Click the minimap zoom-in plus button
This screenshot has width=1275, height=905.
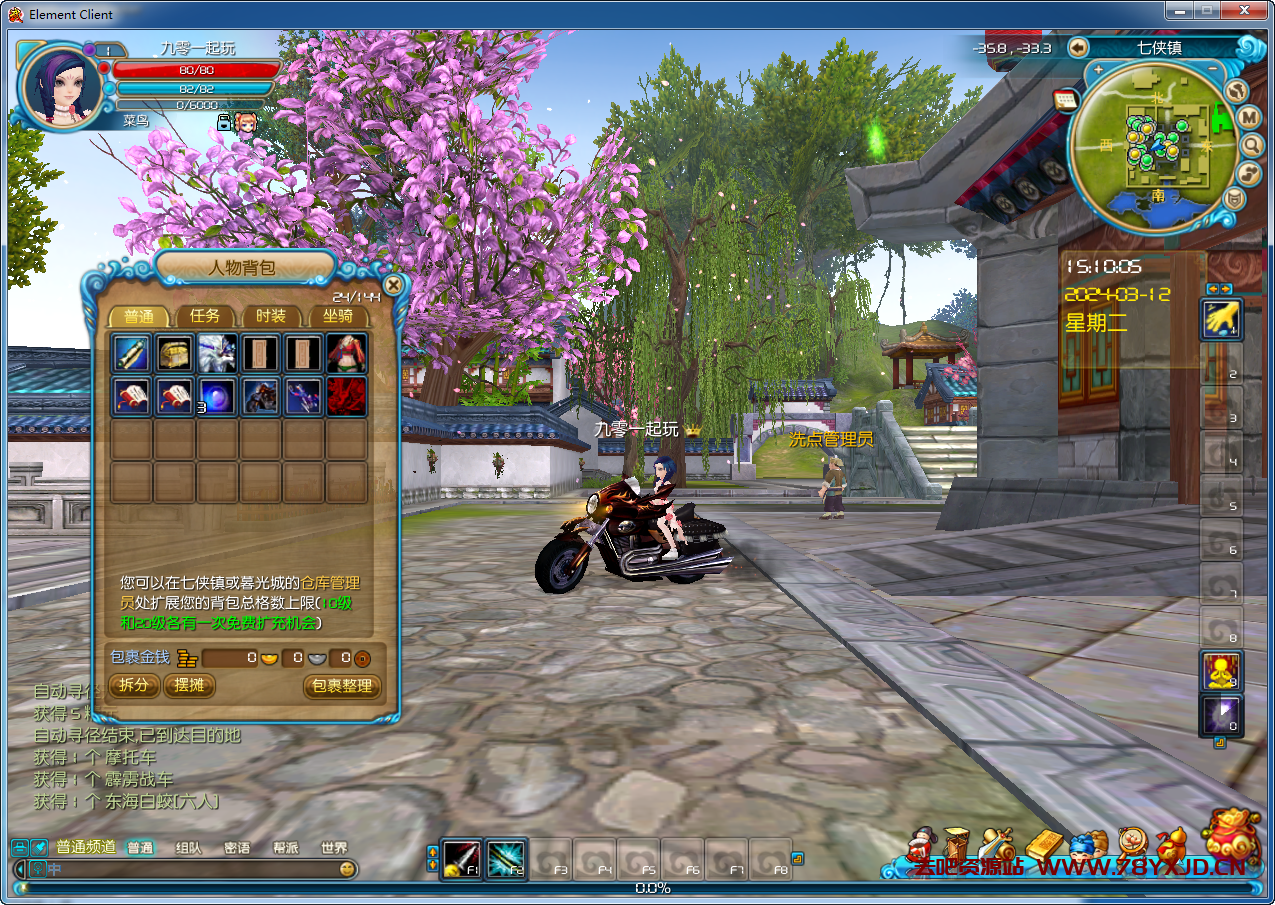pyautogui.click(x=1098, y=70)
